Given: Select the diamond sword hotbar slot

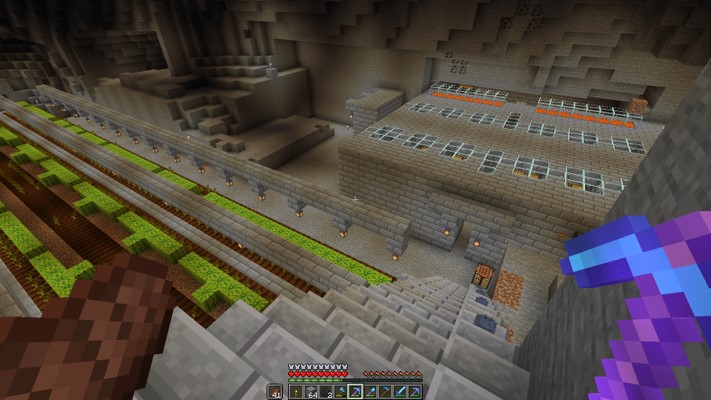Looking at the screenshot, I should [x=400, y=392].
